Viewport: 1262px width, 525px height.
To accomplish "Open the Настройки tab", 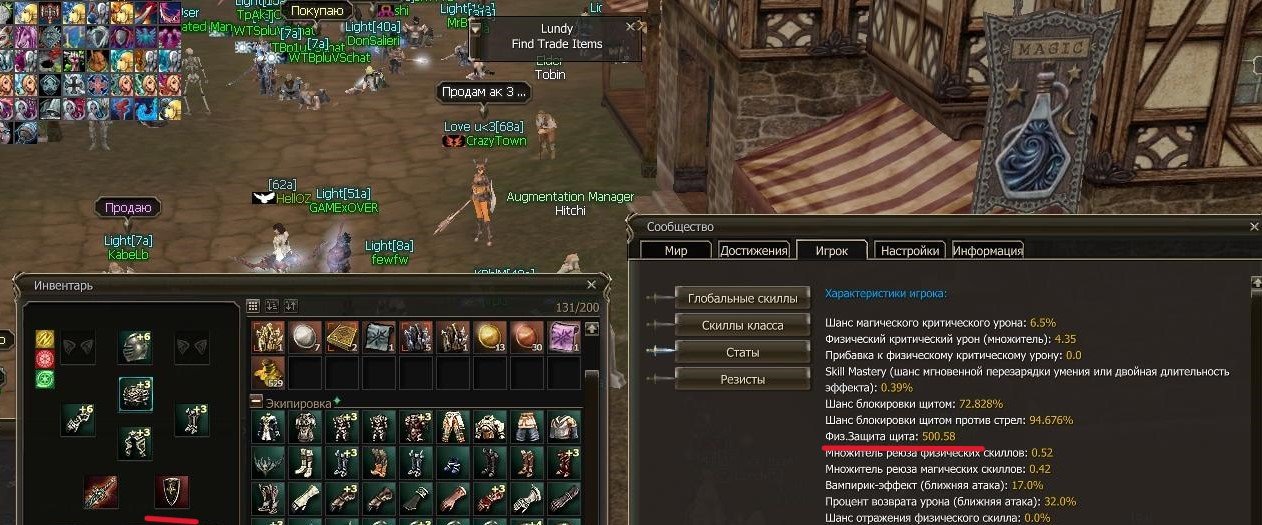I will 909,251.
